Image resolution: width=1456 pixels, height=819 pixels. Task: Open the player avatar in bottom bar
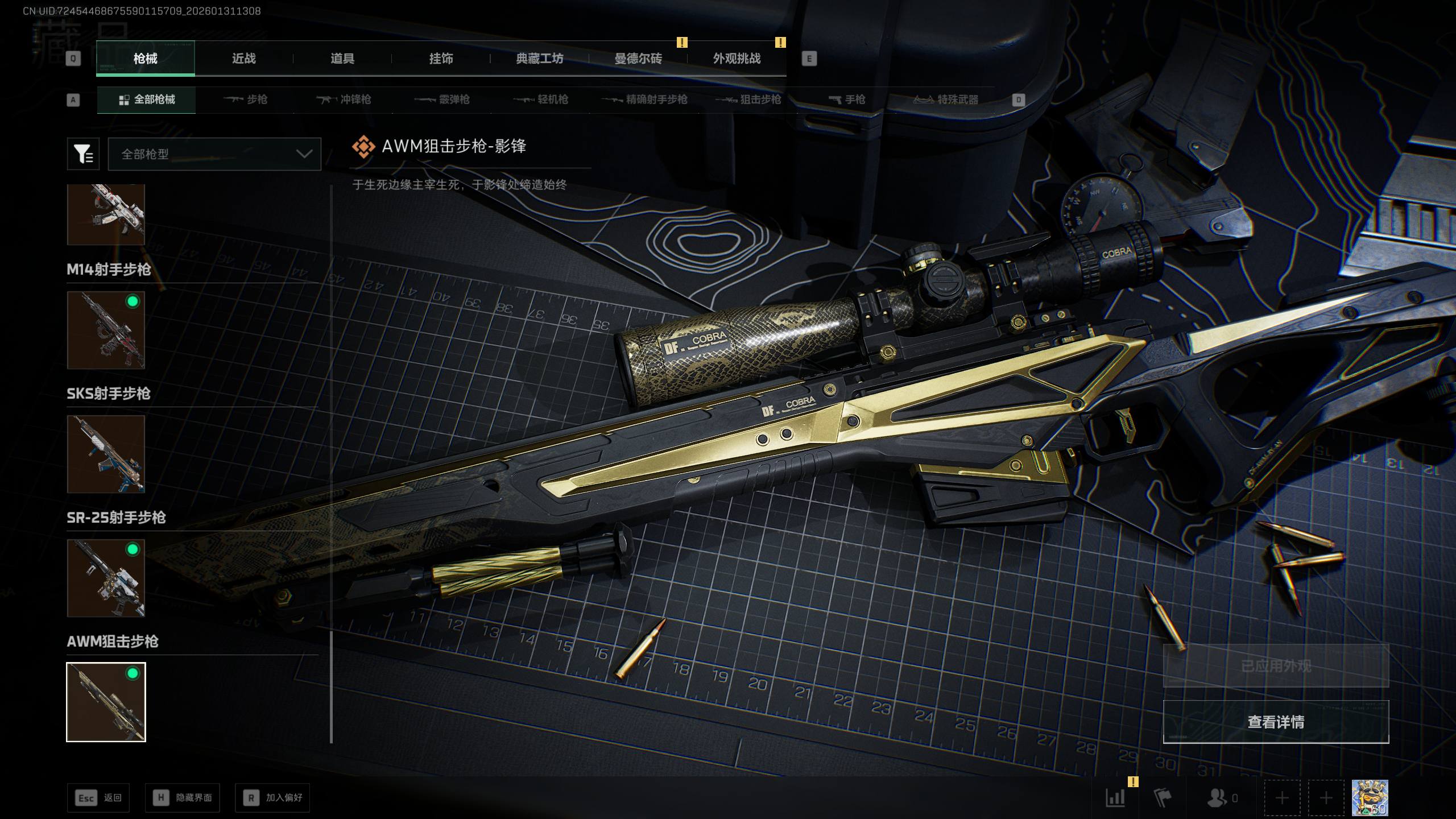[1370, 798]
